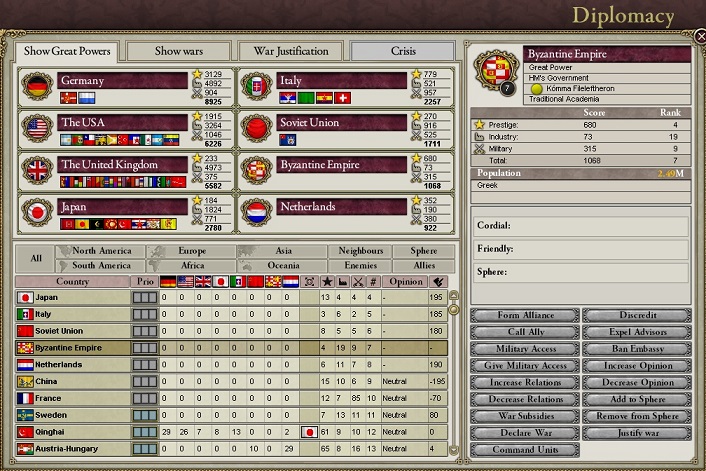
Task: Grant War Subsidies
Action: click(x=524, y=416)
